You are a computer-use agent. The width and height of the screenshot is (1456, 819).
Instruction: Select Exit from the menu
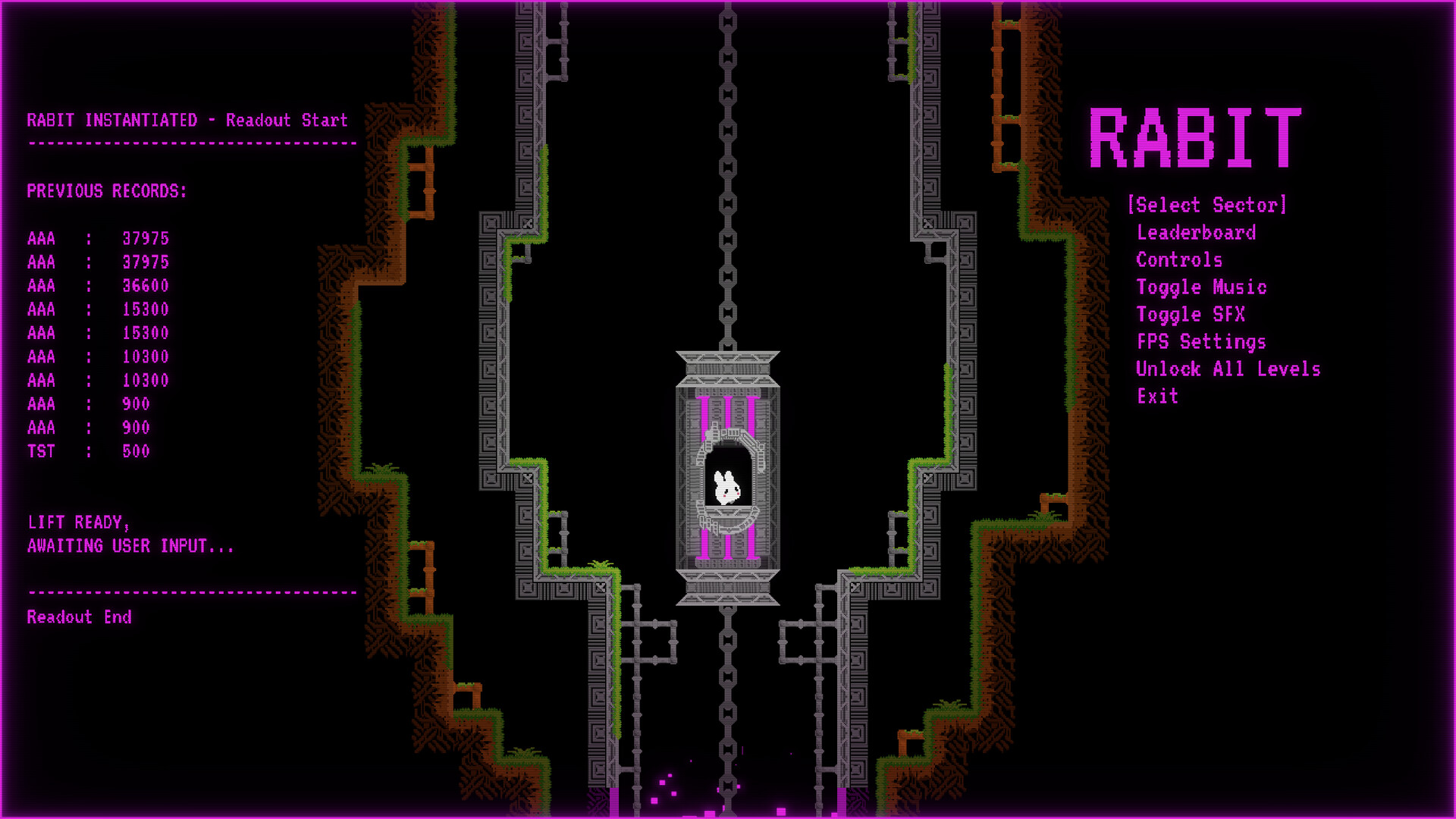pos(1157,396)
